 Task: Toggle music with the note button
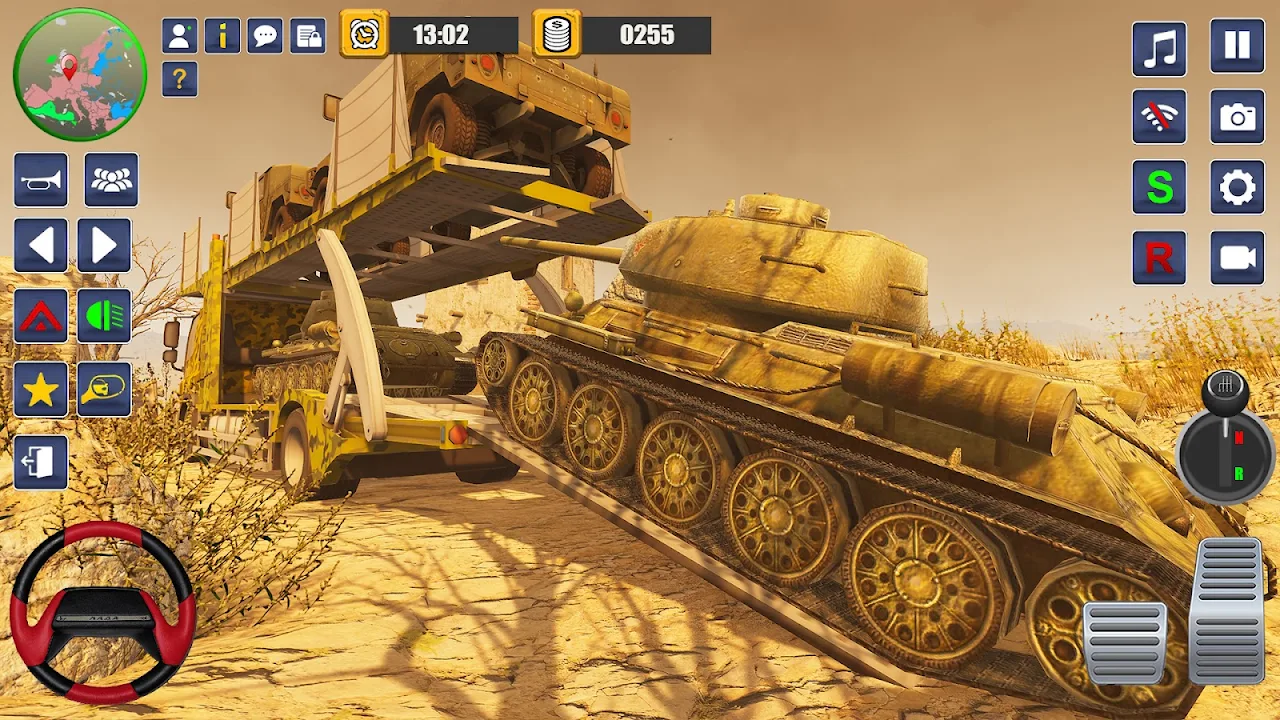[1159, 48]
